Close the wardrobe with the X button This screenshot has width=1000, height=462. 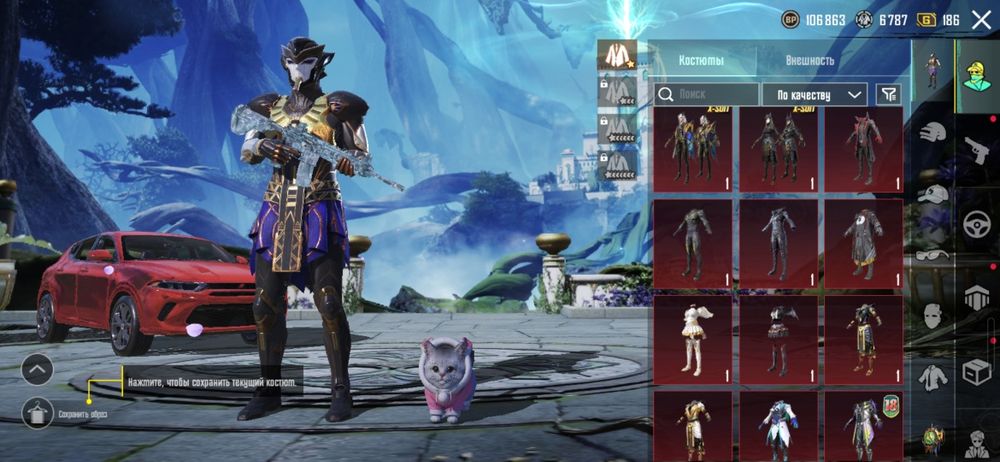(980, 19)
